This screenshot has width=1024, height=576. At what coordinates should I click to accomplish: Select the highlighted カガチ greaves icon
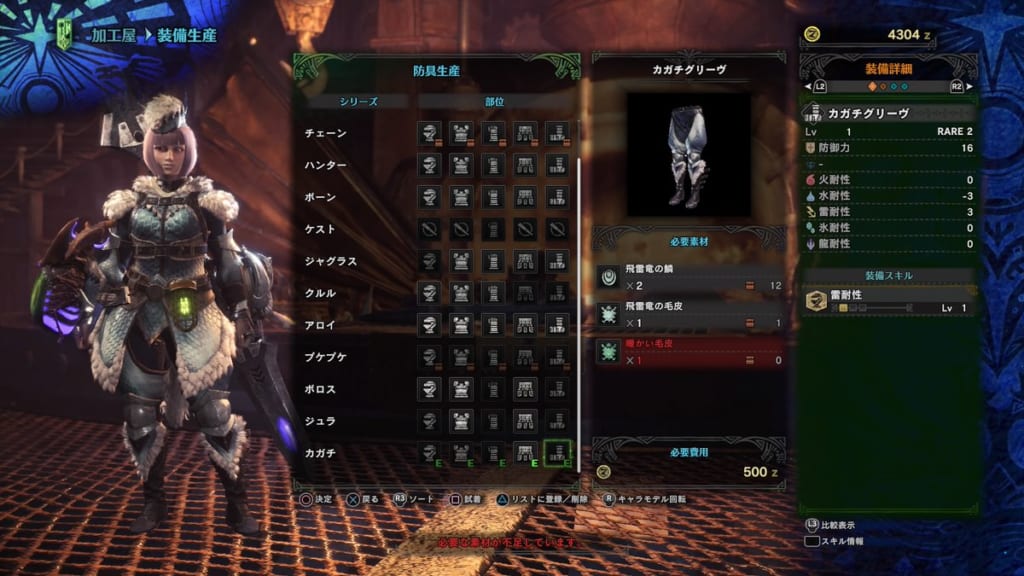tap(557, 453)
